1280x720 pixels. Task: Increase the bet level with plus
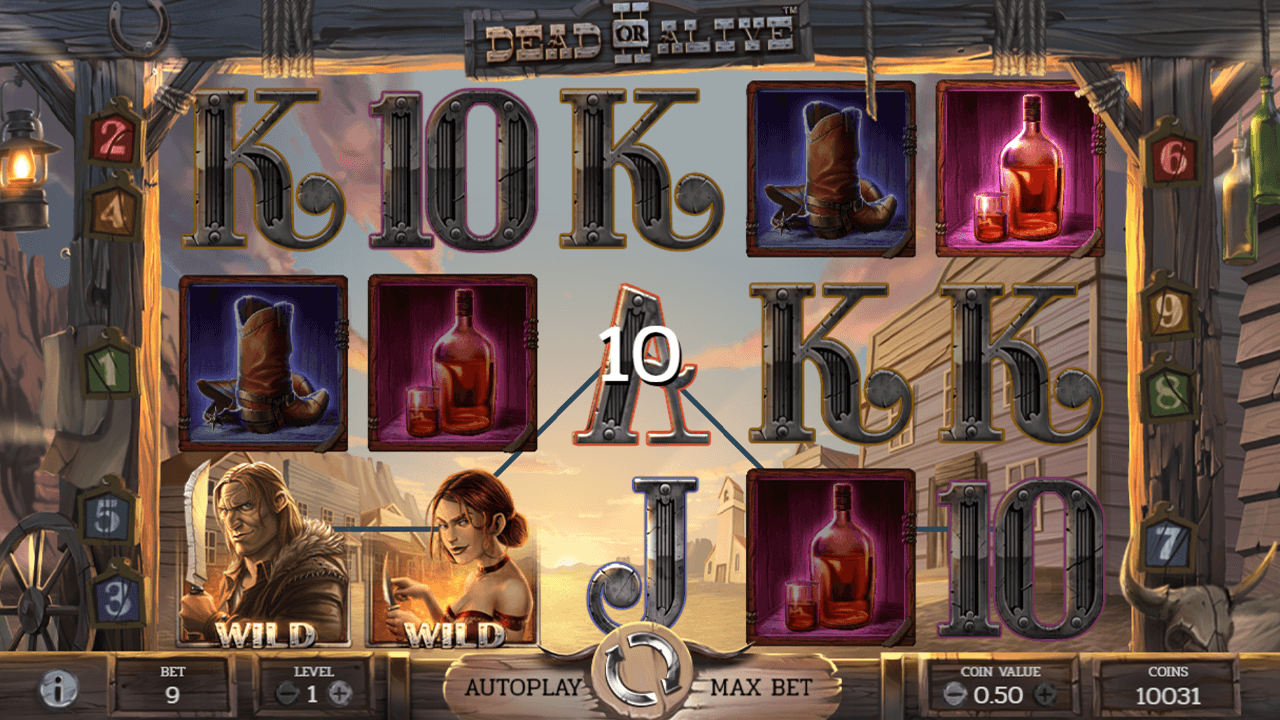(x=340, y=692)
